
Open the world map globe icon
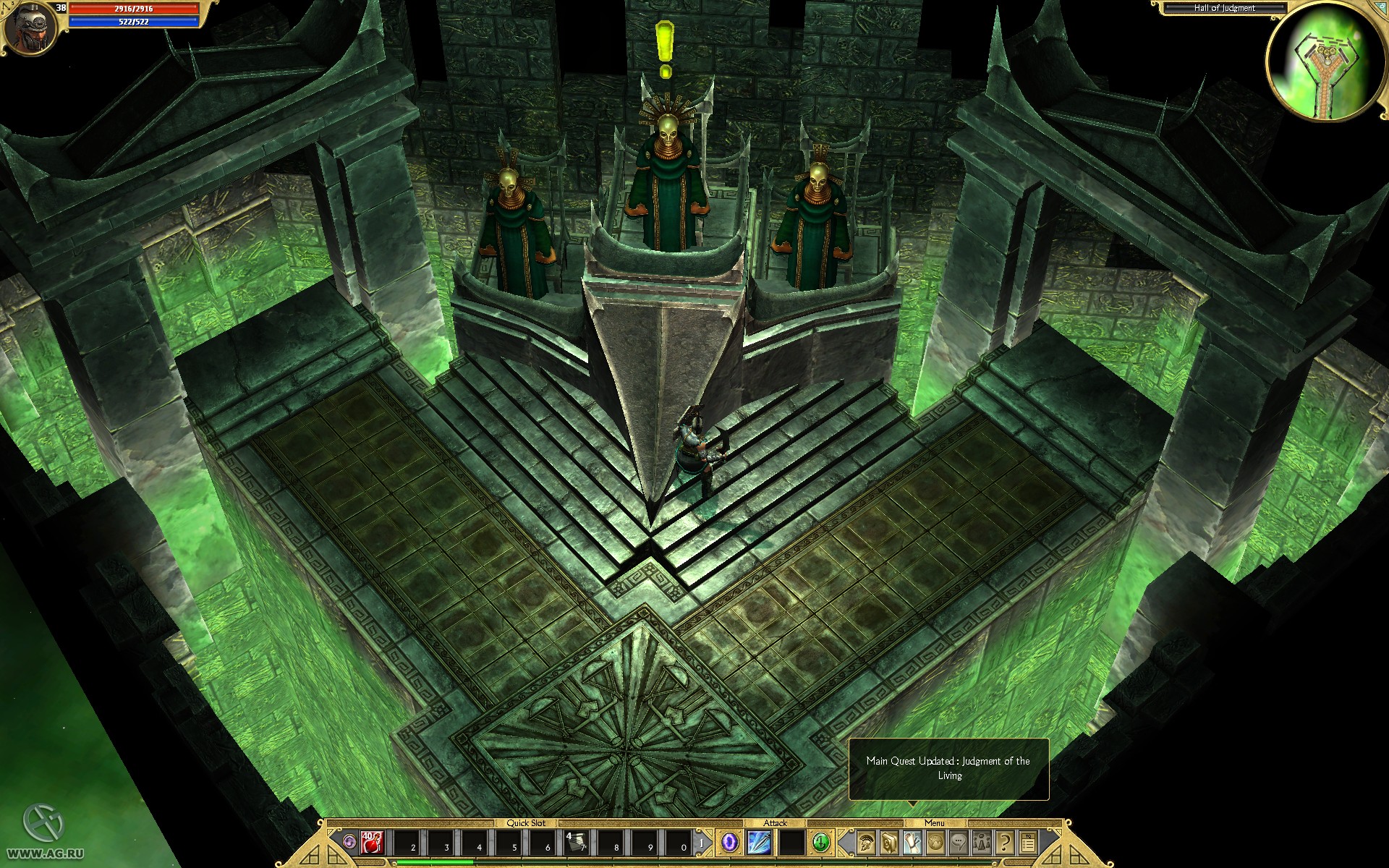(935, 842)
